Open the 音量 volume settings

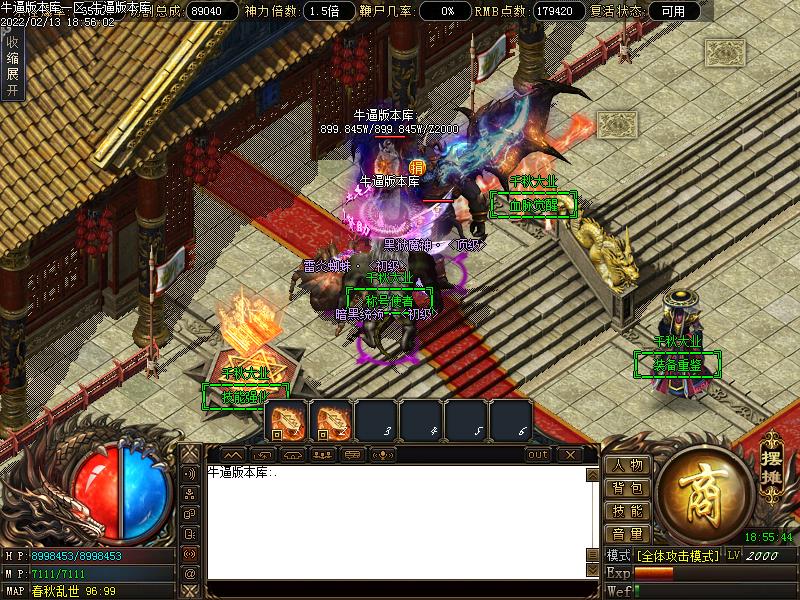628,534
